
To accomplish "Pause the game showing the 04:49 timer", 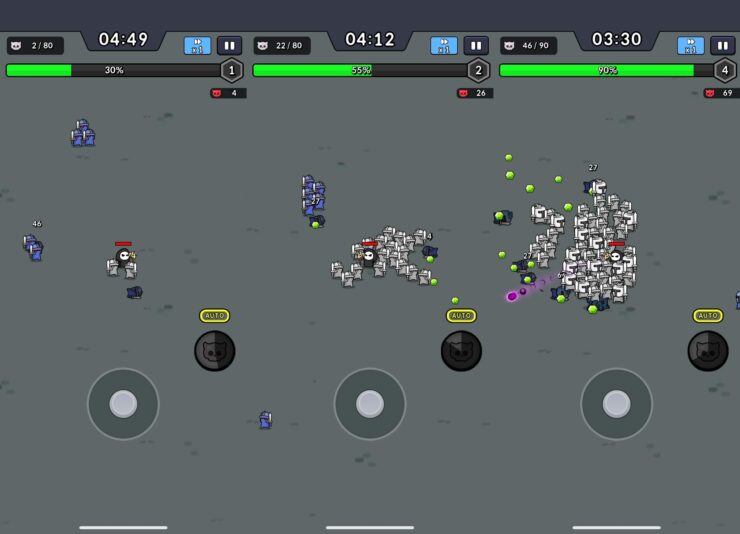I will (x=229, y=46).
